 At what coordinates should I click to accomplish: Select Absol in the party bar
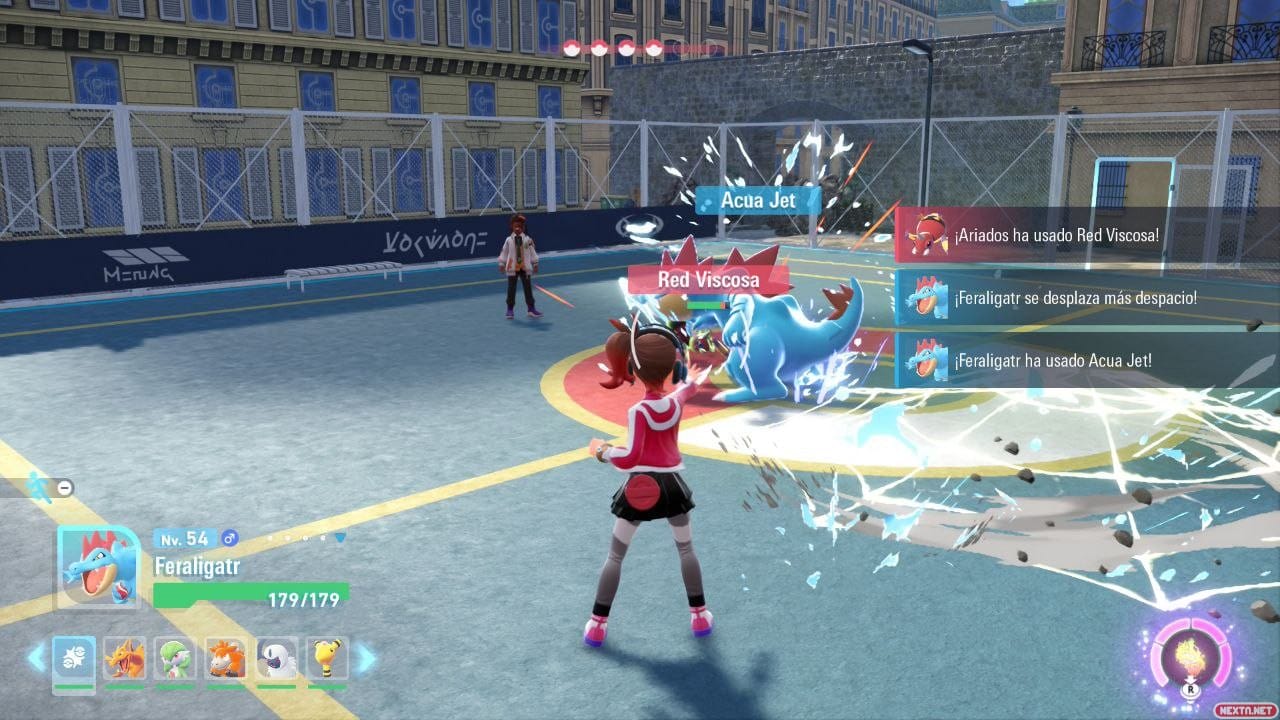click(x=277, y=658)
